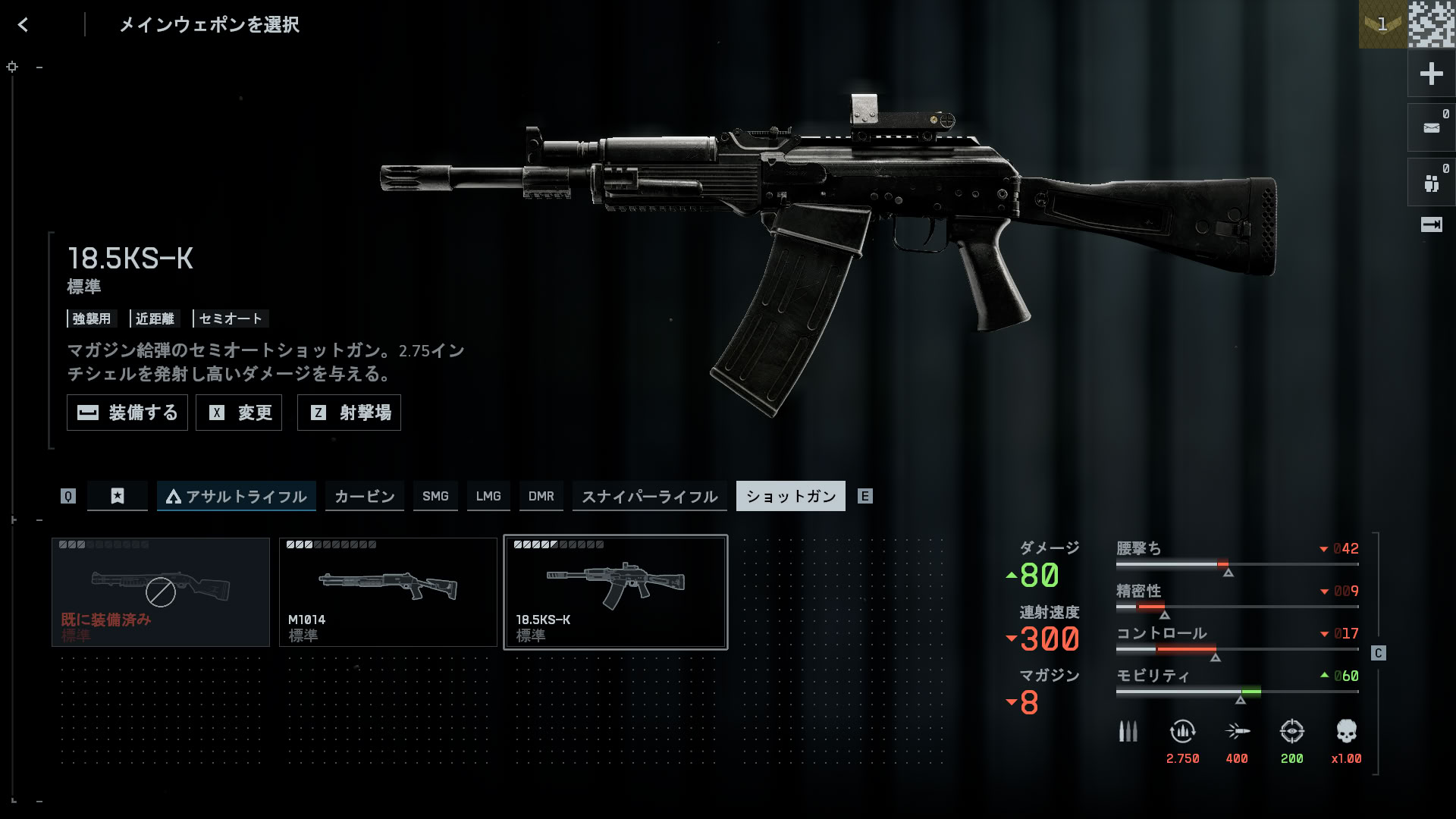Click the plus button at top right

(1431, 74)
